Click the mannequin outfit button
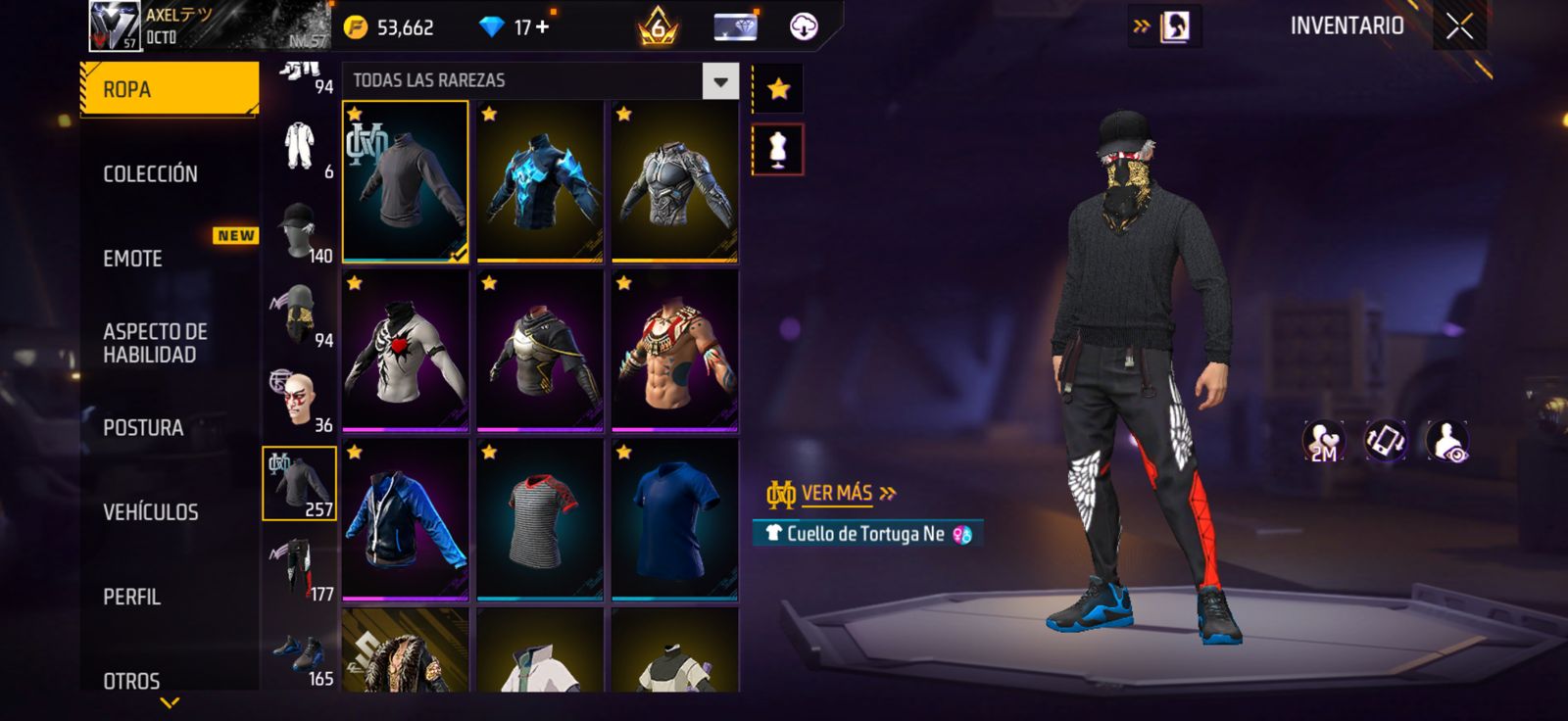Screen dimensions: 1568x721 tap(778, 150)
